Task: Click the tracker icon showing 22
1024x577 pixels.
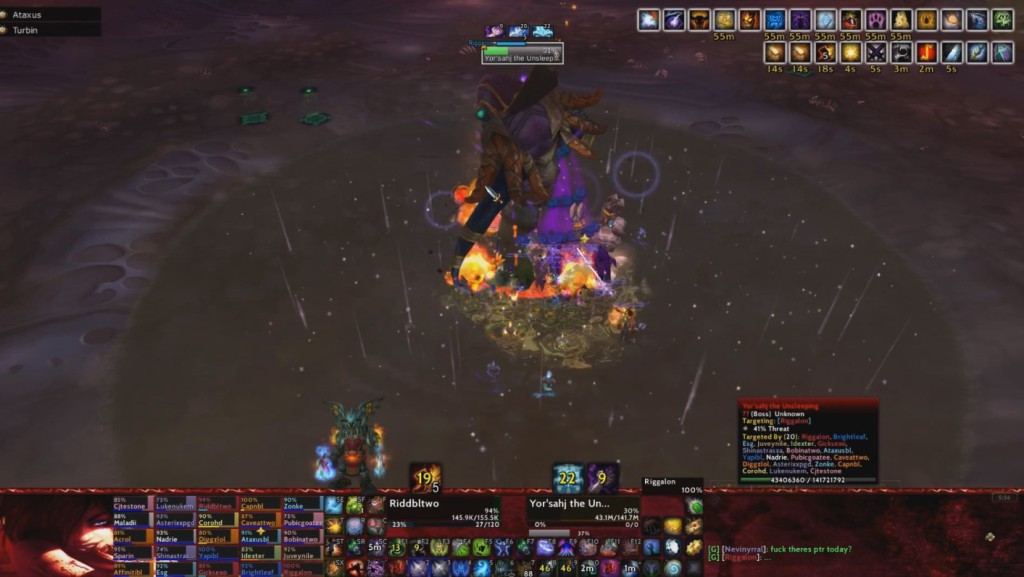Action: (x=569, y=478)
